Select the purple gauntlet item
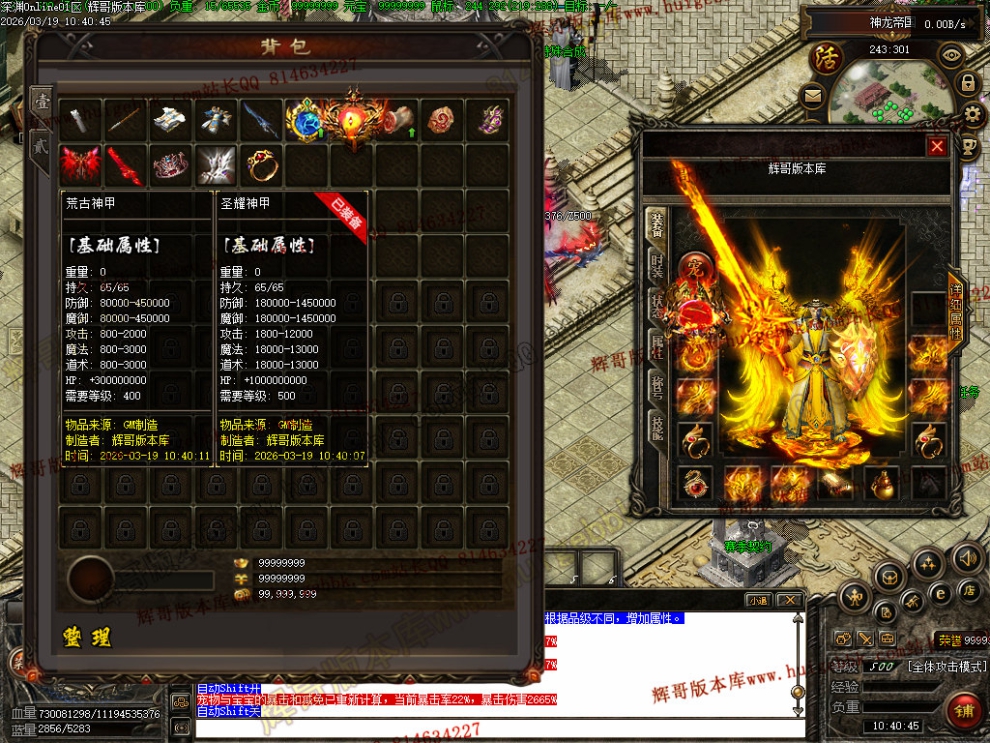 [489, 120]
